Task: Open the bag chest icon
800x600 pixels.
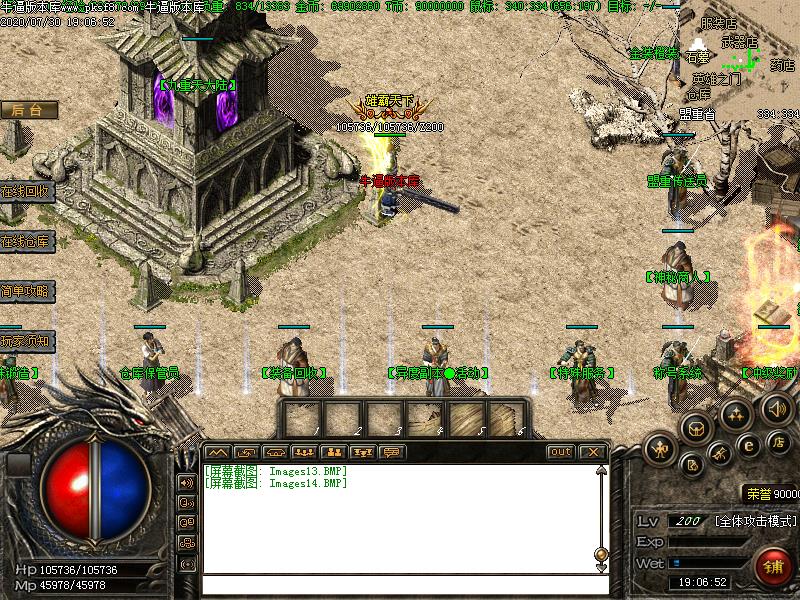Action: tap(696, 428)
